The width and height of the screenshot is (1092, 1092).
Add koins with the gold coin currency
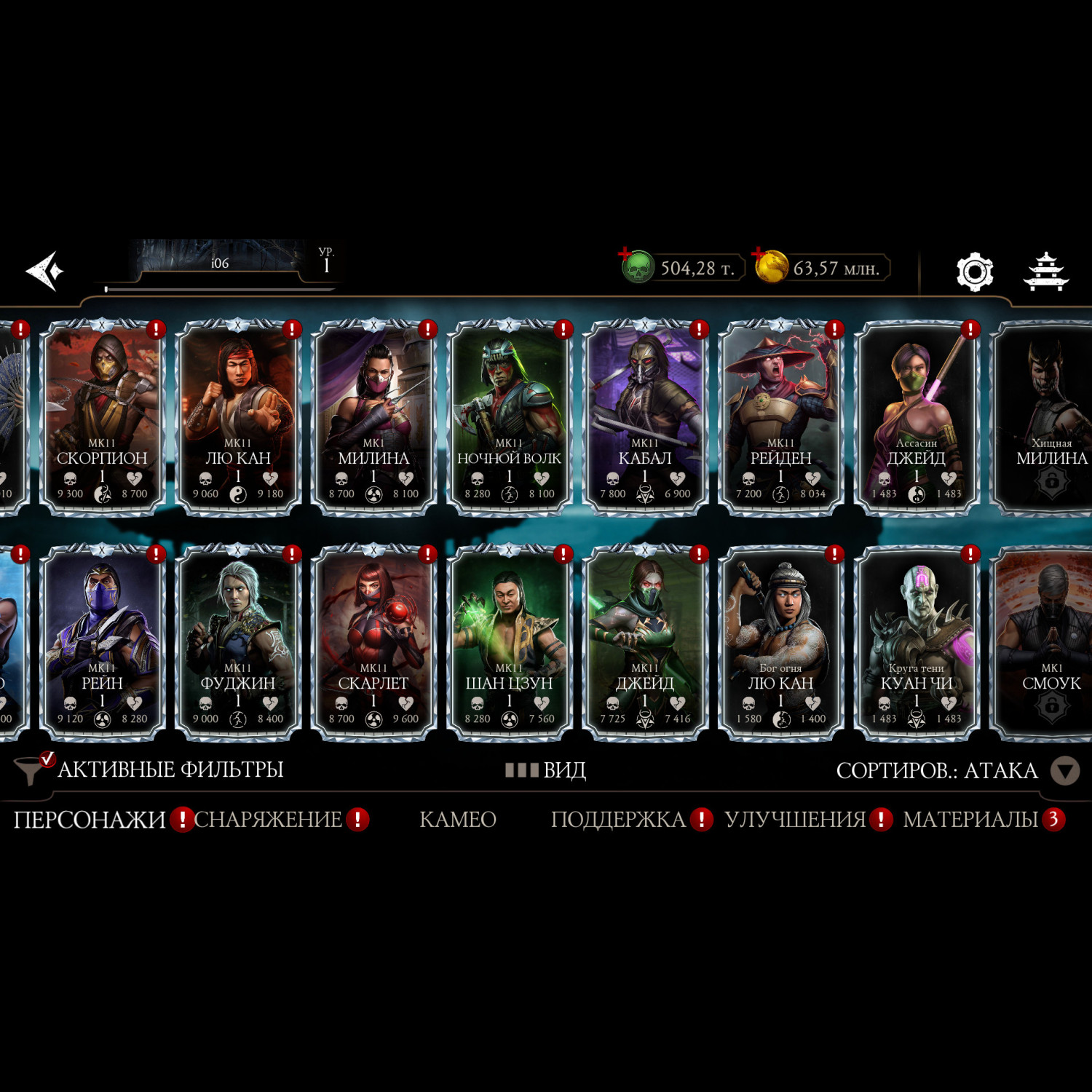point(770,267)
